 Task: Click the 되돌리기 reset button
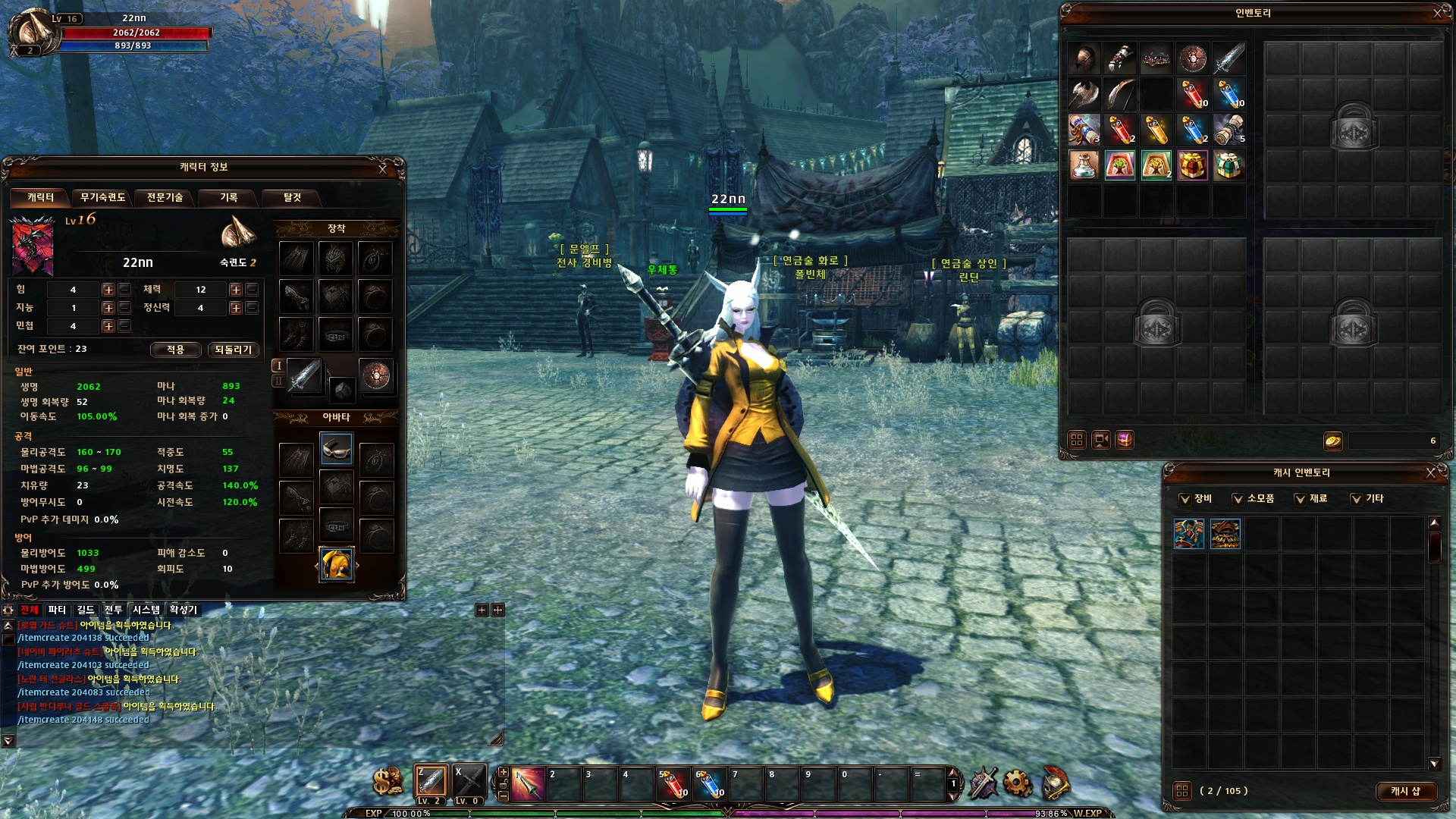(x=233, y=350)
